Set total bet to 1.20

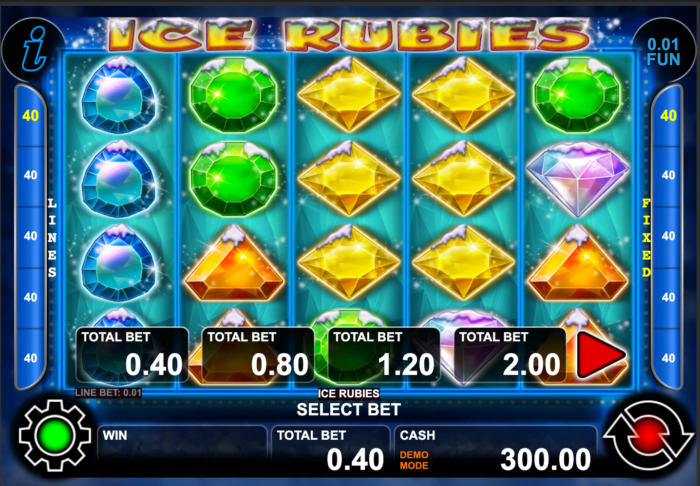coord(384,355)
